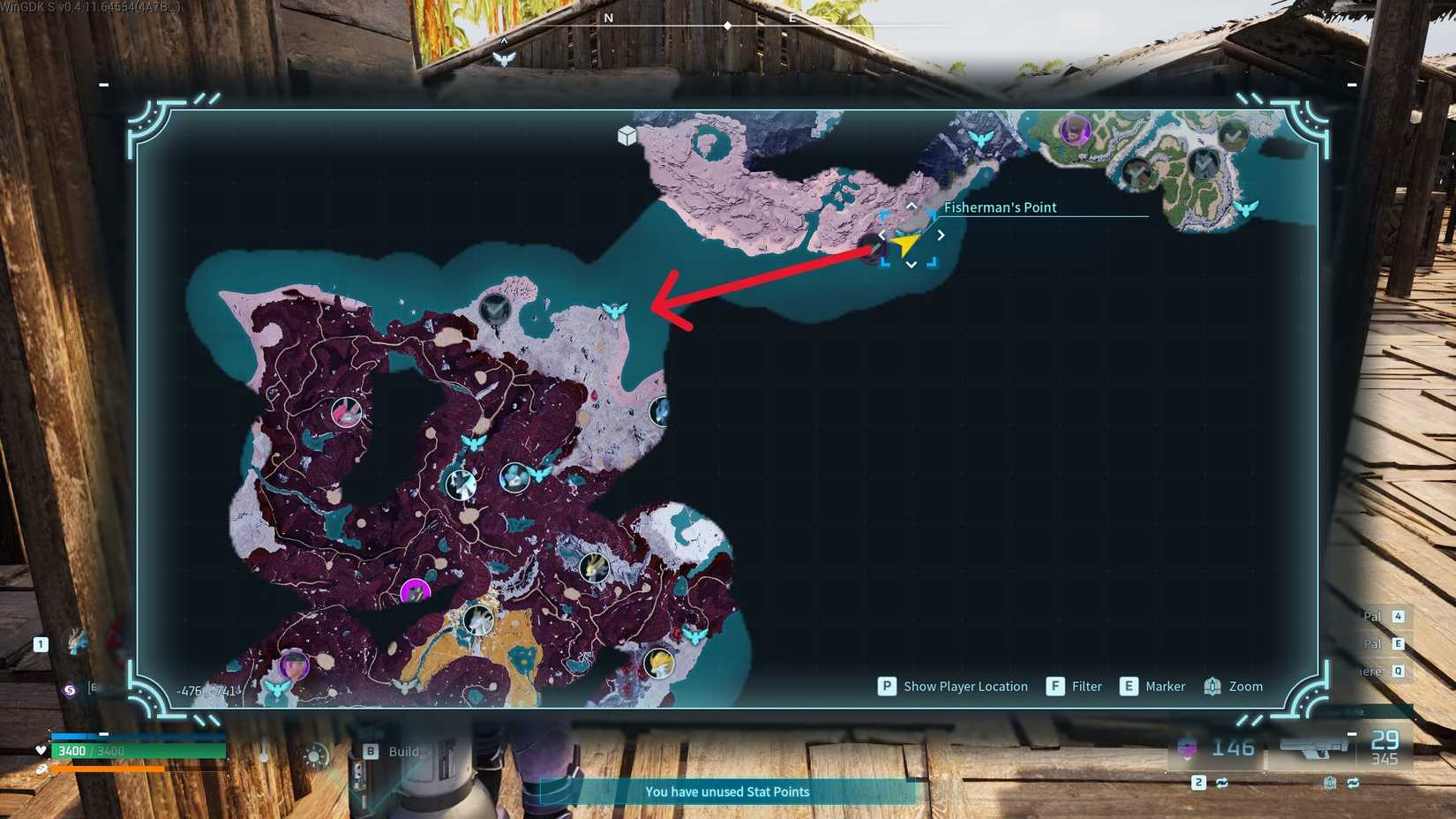Image resolution: width=1456 pixels, height=819 pixels.
Task: Open the Zoom control in the bottom map bar
Action: pyautogui.click(x=1234, y=686)
